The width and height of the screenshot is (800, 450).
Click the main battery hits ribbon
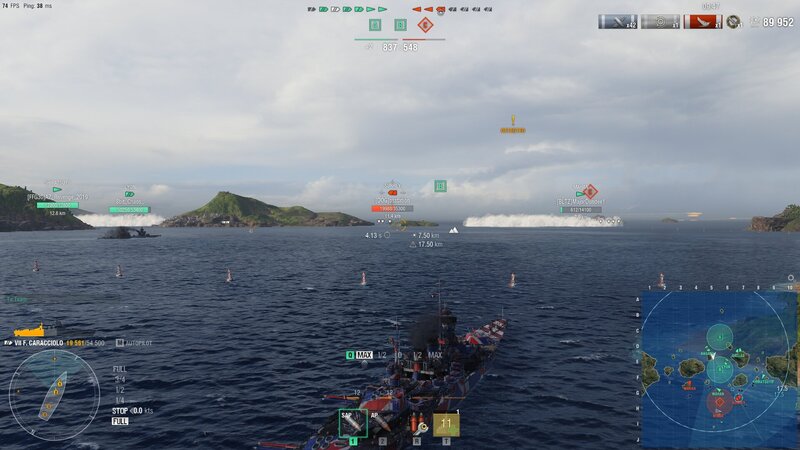(x=618, y=21)
